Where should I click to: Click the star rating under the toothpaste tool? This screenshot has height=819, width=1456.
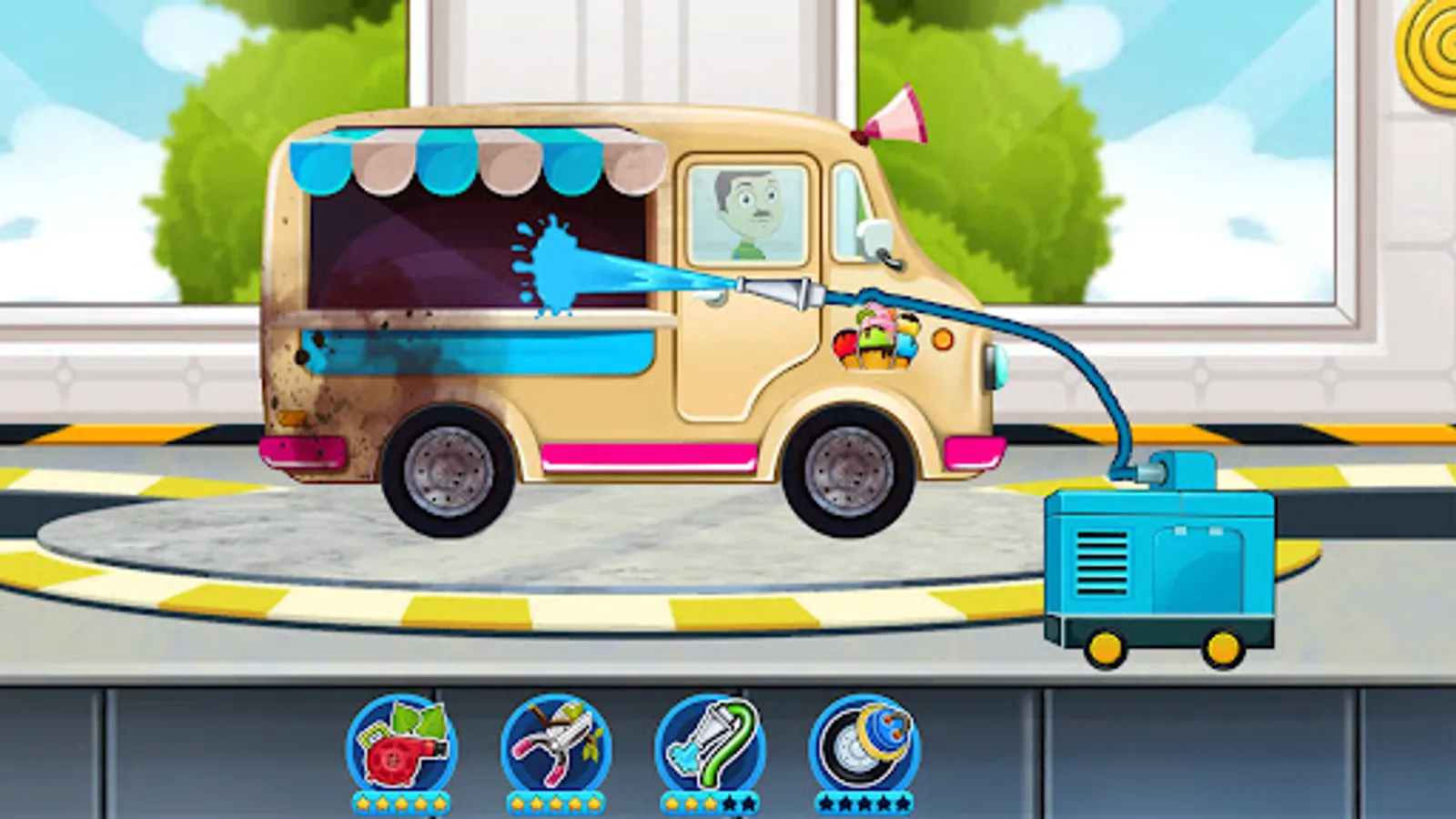(710, 804)
